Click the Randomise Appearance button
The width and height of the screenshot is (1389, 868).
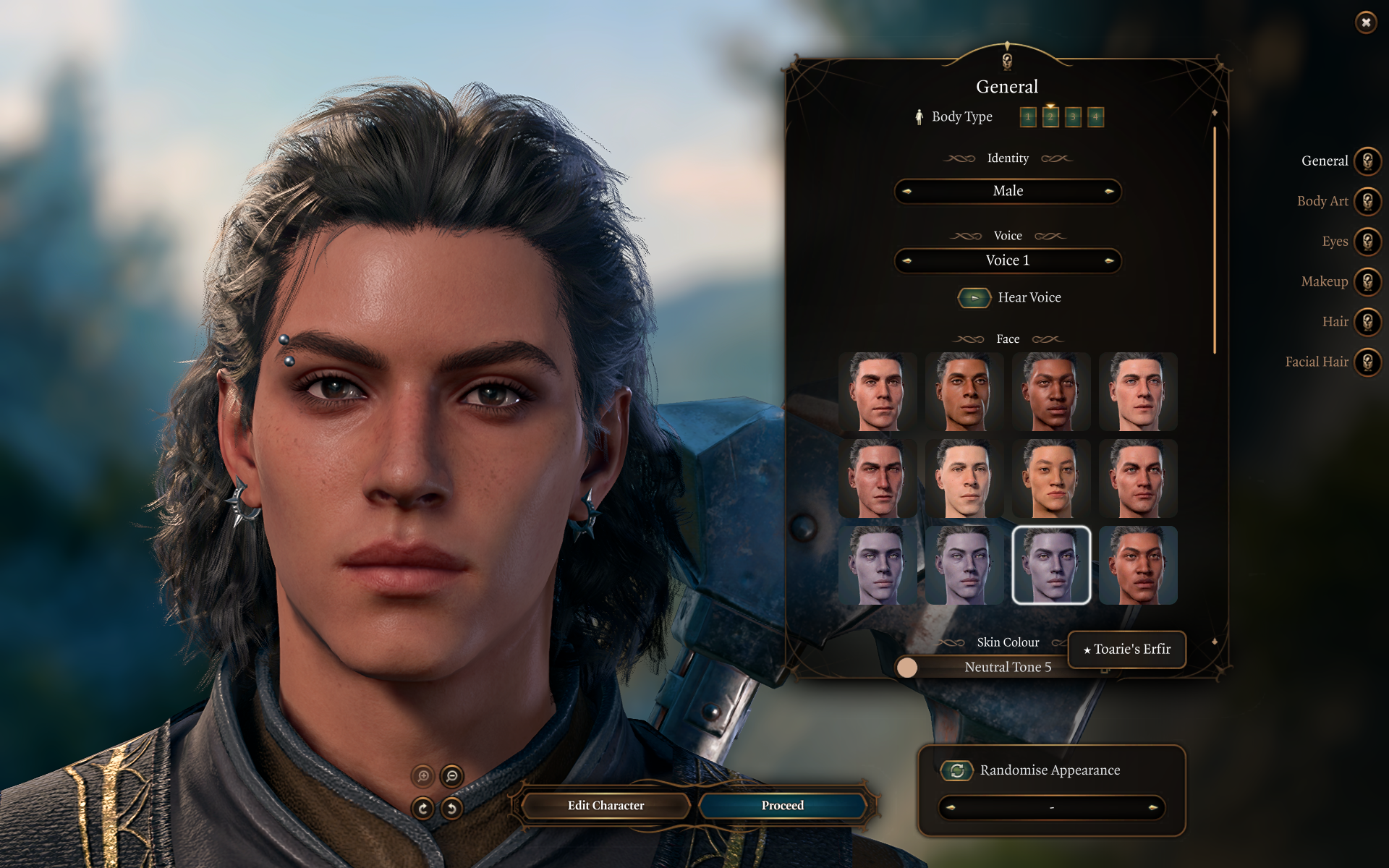(956, 770)
